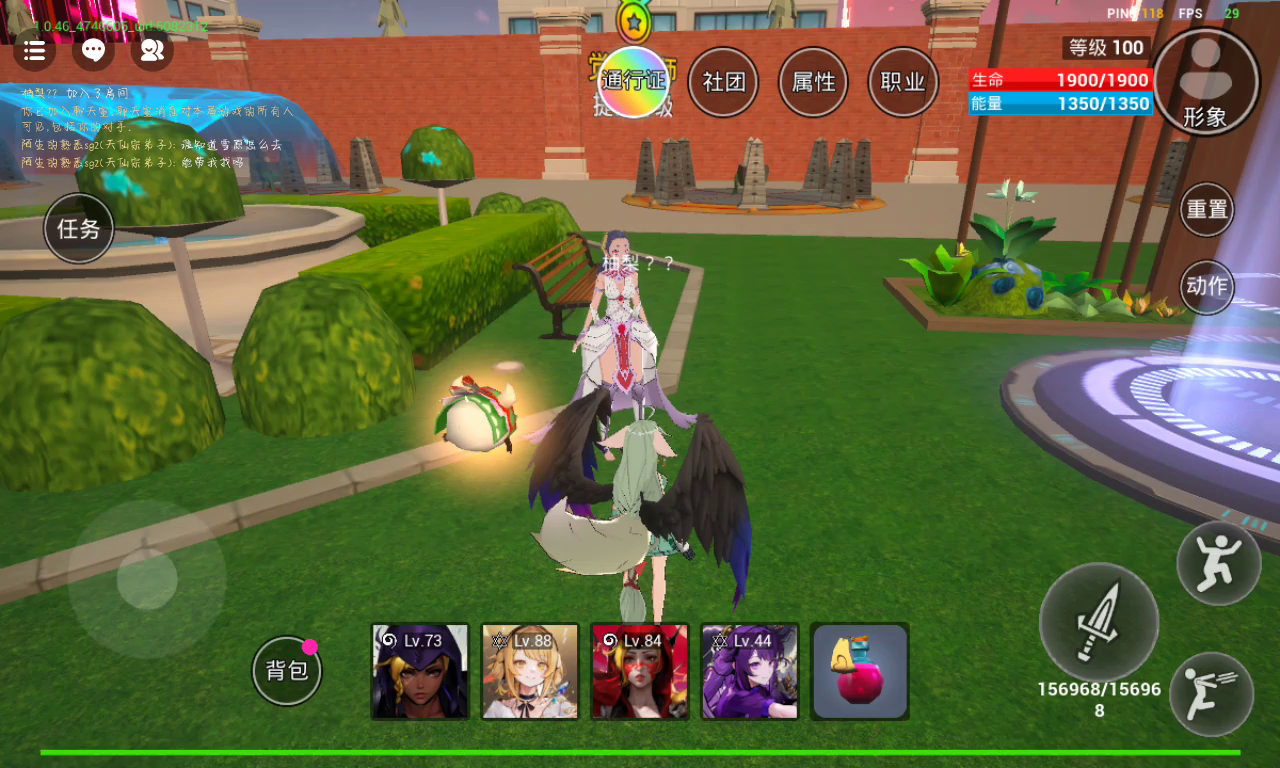Viewport: 1280px width, 768px height.
Task: Open the 通行证 pass button
Action: tap(633, 82)
